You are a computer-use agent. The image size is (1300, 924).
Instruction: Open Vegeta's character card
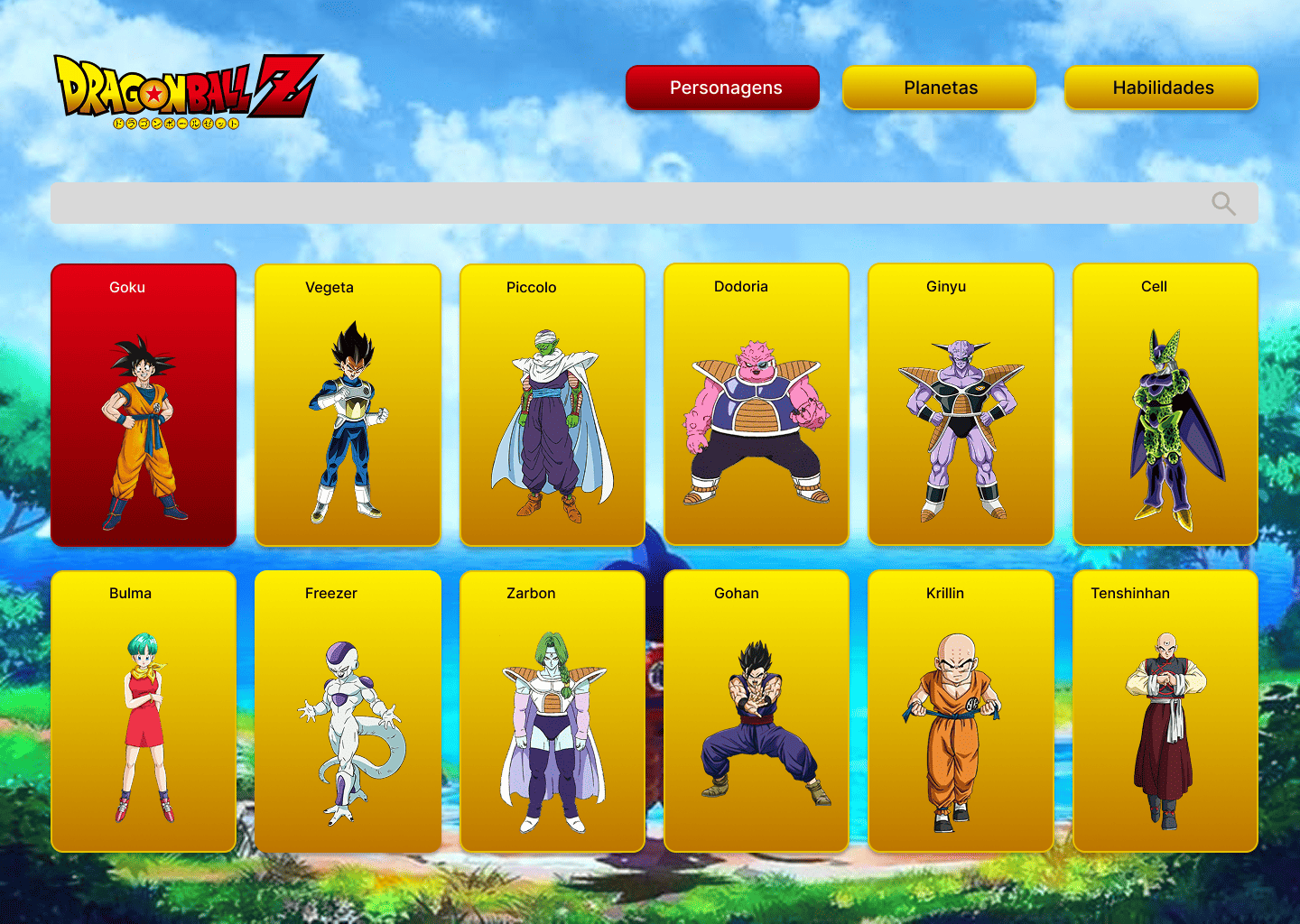[x=348, y=404]
